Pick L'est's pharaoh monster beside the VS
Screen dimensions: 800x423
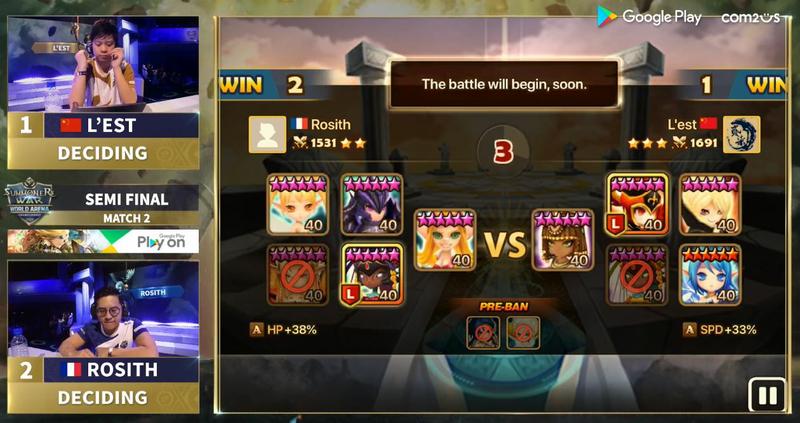point(563,240)
